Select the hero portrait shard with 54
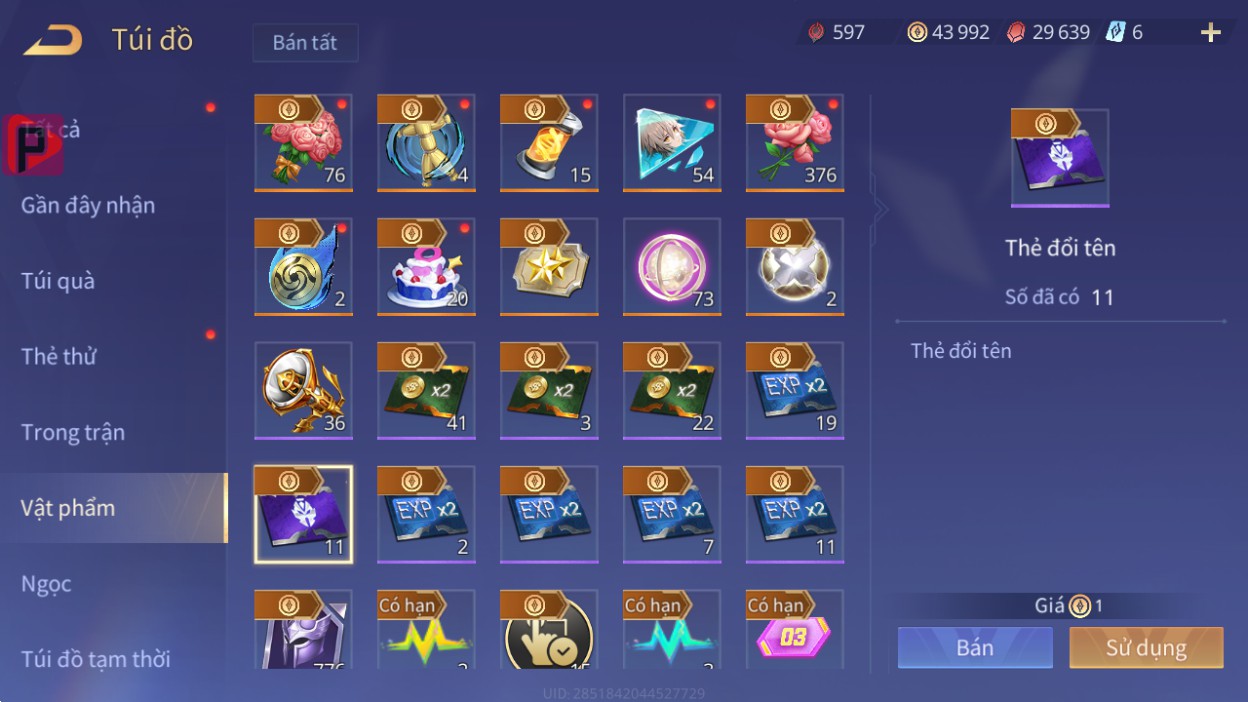 click(x=672, y=142)
